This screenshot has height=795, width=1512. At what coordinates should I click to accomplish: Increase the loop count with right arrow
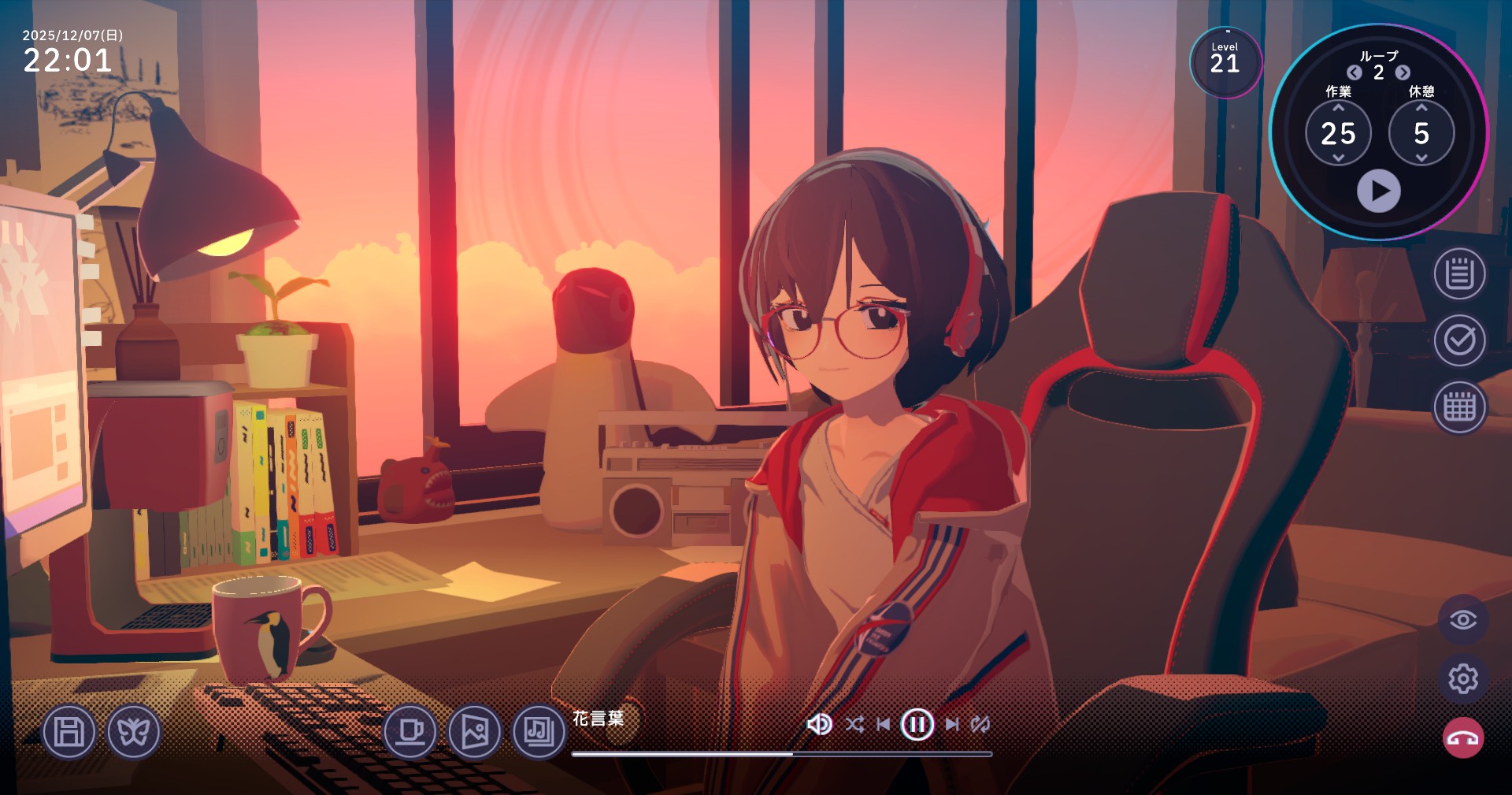pos(1403,73)
